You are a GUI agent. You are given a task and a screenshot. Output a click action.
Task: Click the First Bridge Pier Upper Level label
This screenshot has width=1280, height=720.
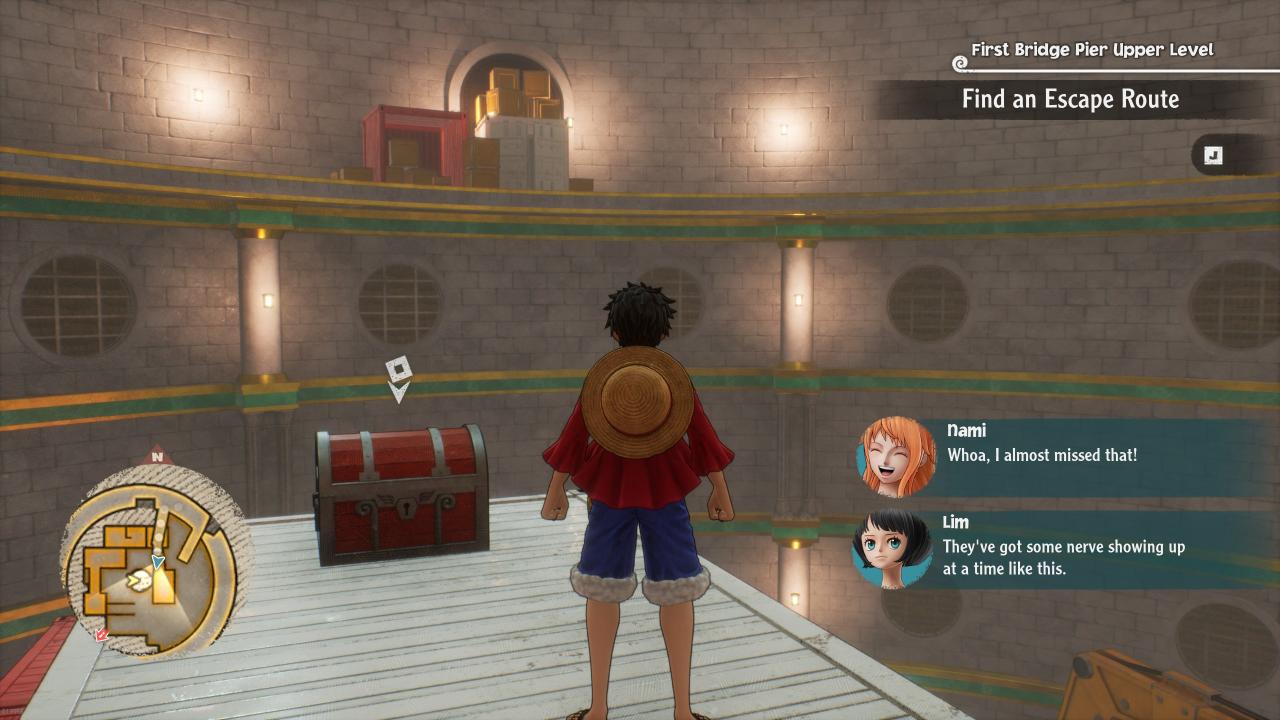1092,50
